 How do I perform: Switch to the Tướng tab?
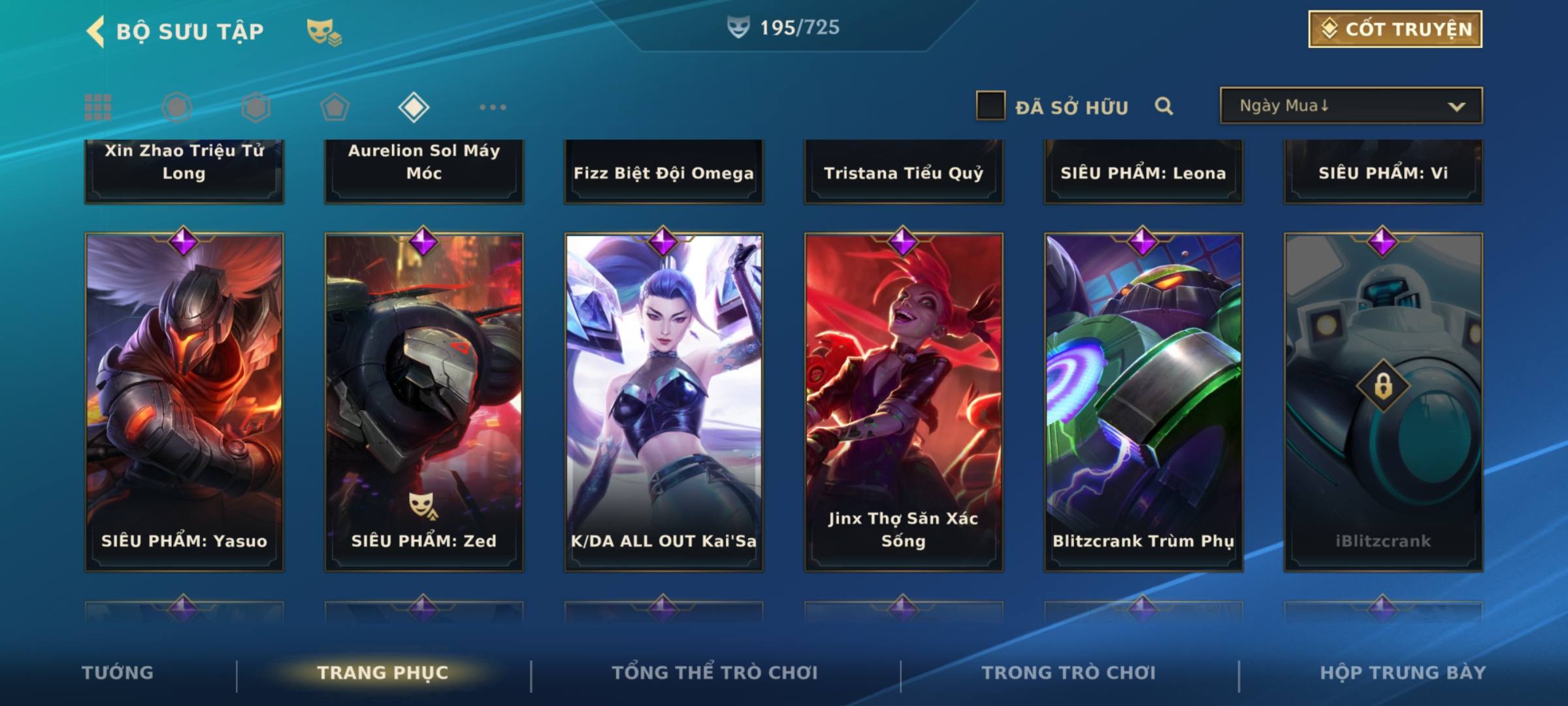[x=118, y=673]
